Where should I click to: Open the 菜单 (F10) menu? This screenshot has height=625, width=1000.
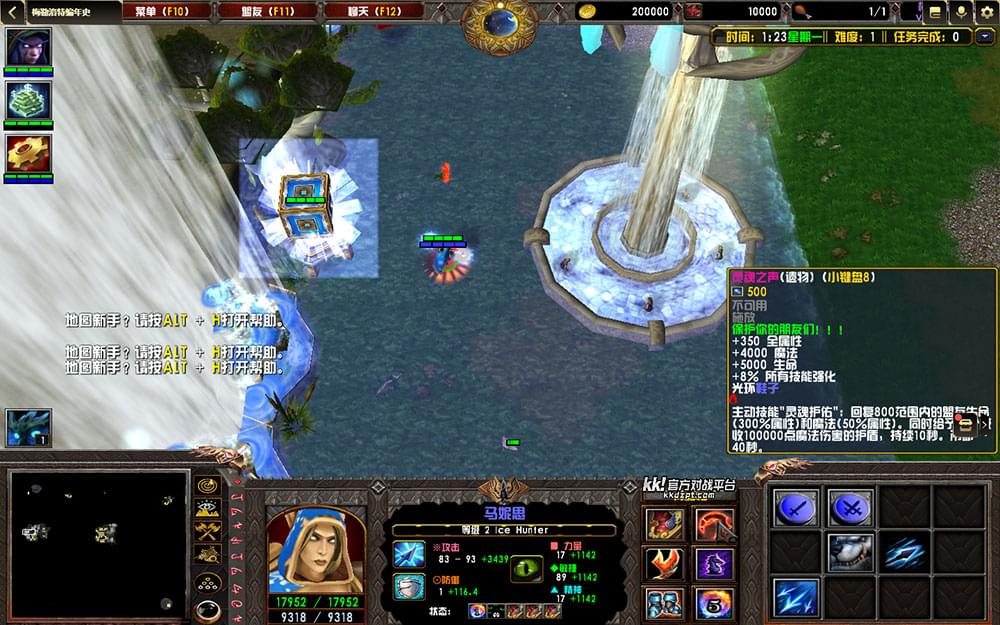point(167,11)
